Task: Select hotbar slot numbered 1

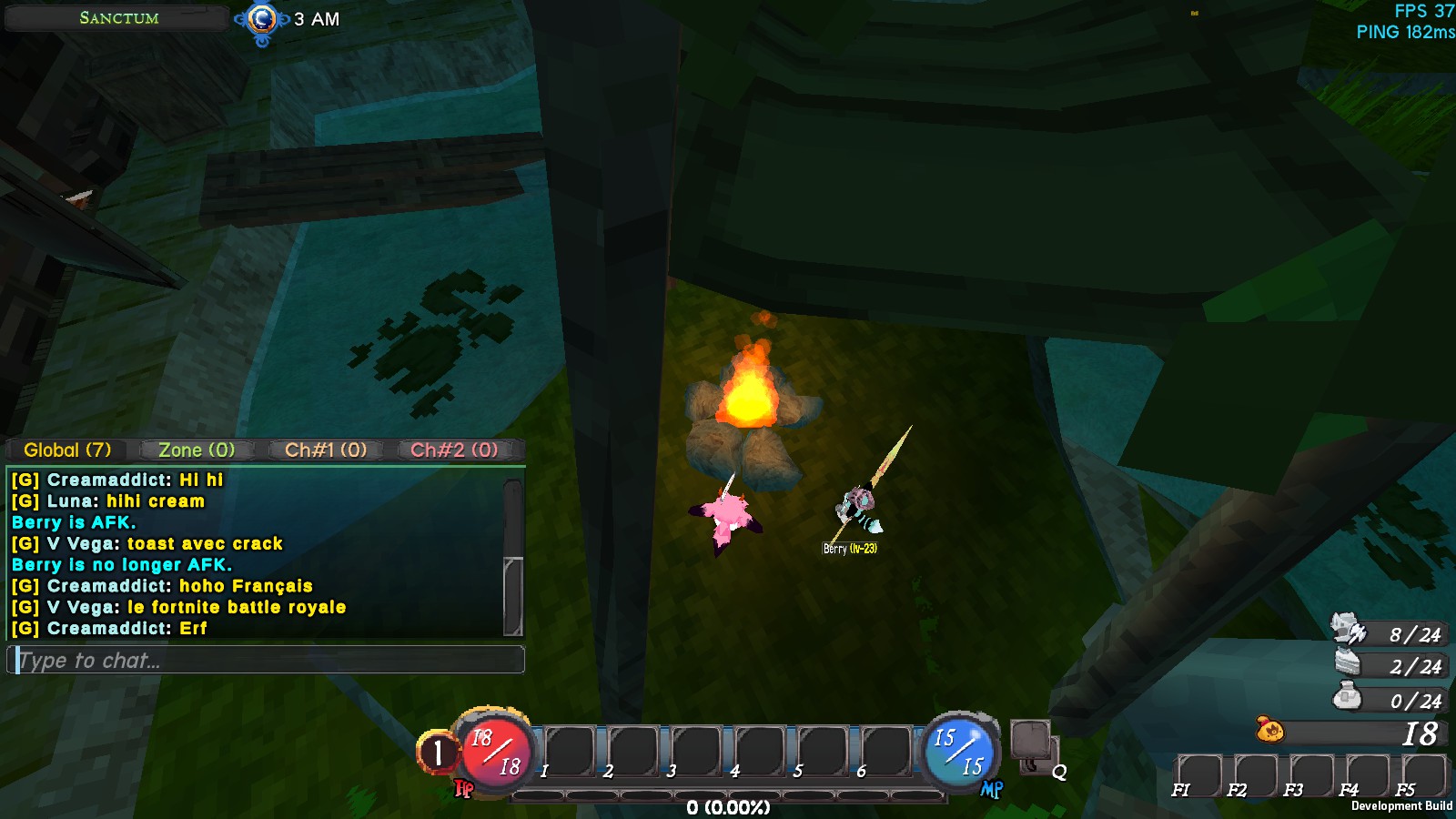Action: (x=571, y=752)
